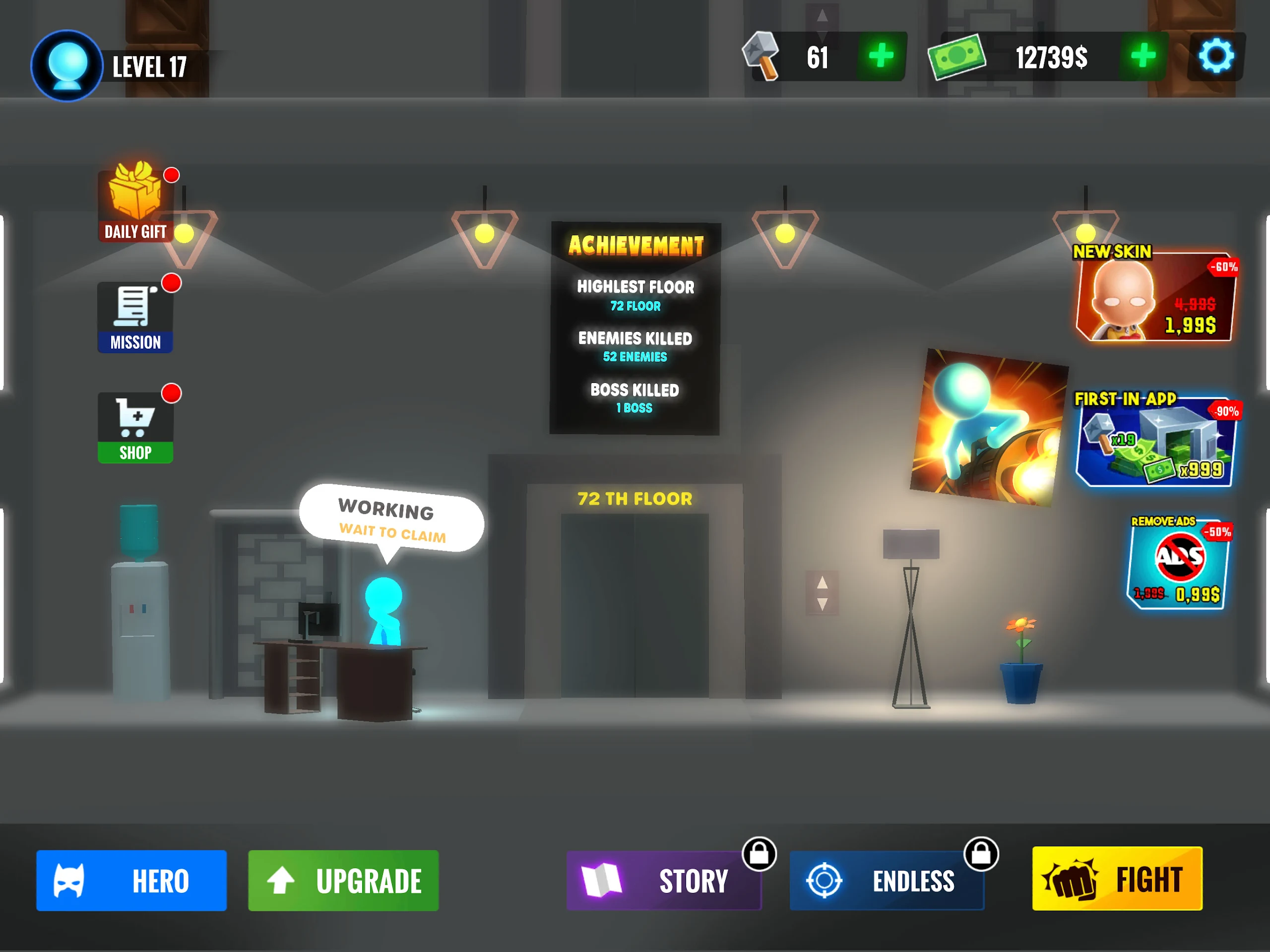Screen dimensions: 1270x952
Task: Open settings with the gear icon
Action: [1215, 57]
